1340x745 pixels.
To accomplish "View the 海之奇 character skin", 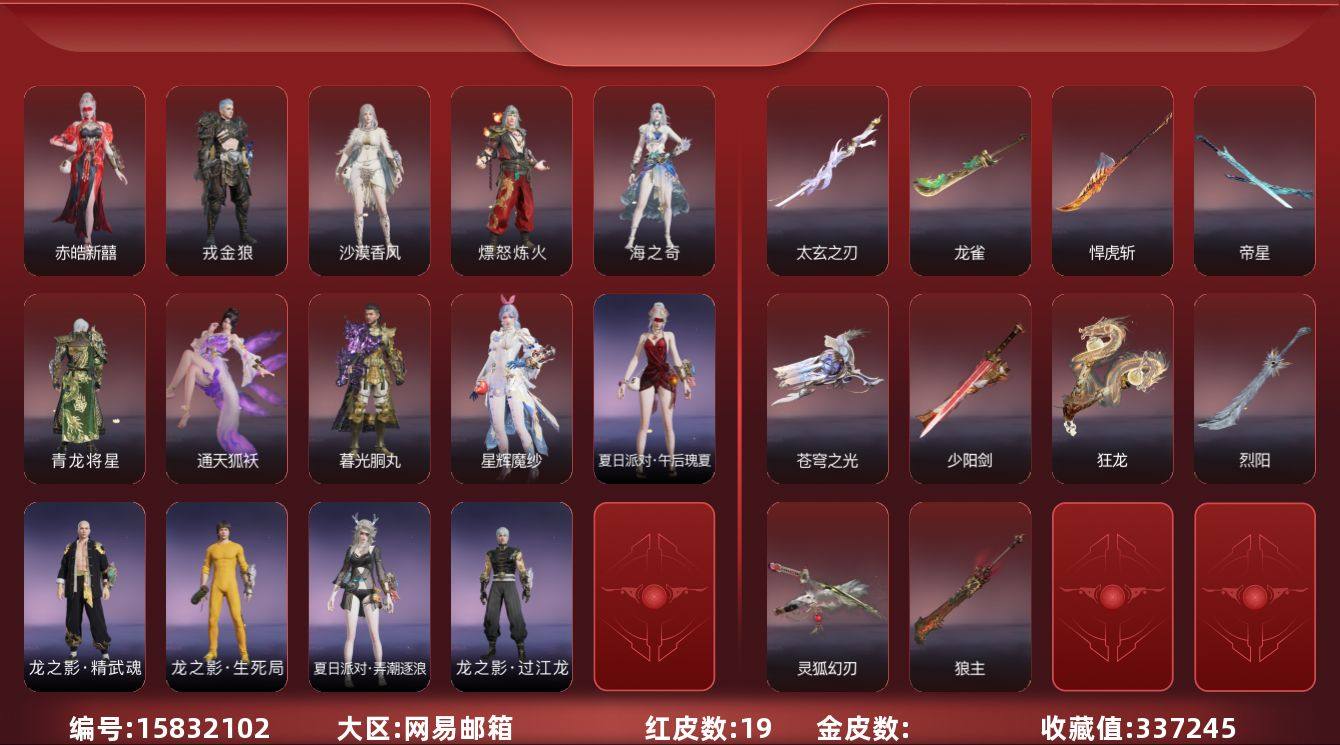I will point(656,178).
